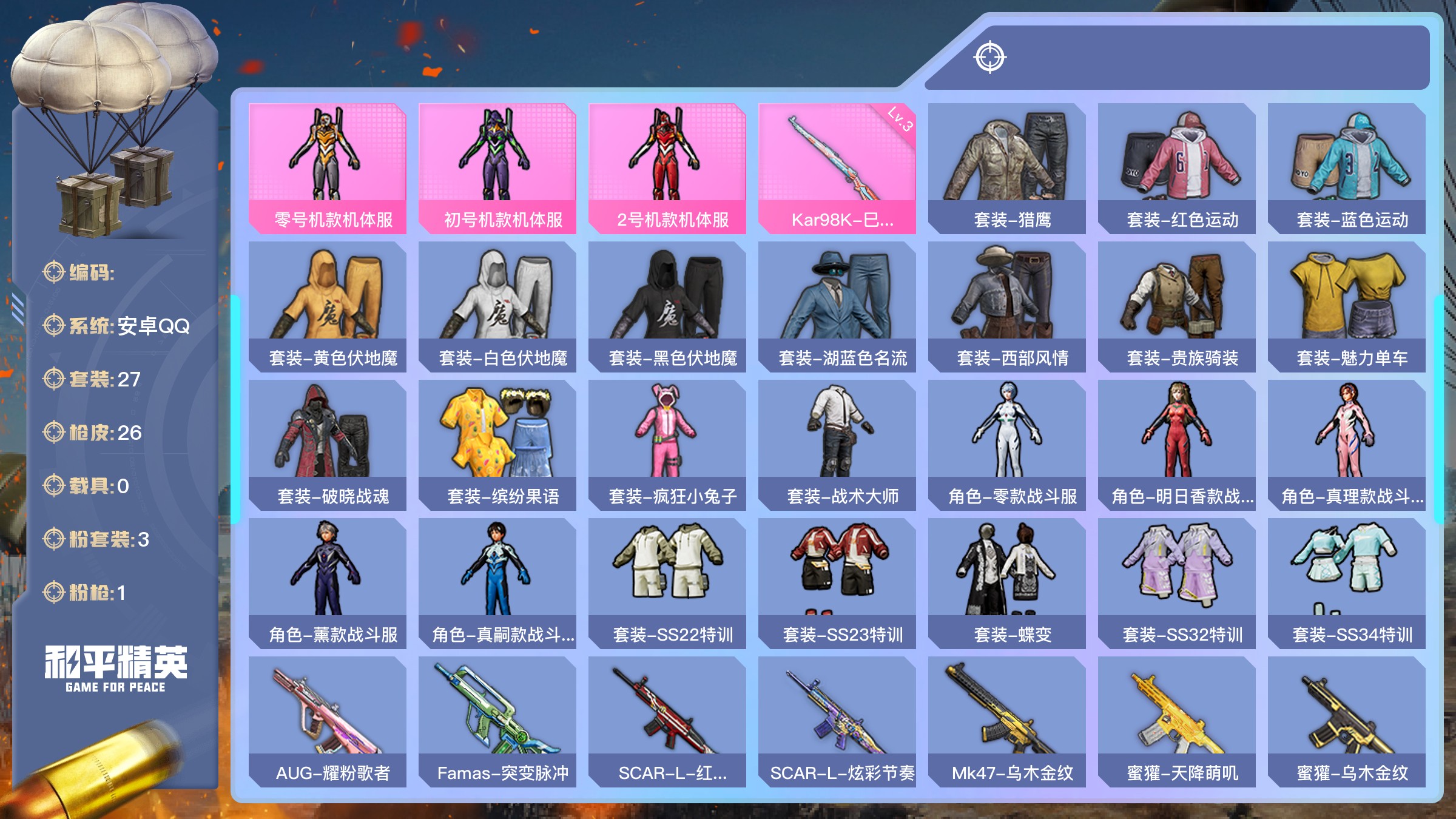Image resolution: width=1456 pixels, height=819 pixels.
Task: Choose the 初号机款机体服 purple mech suit
Action: [497, 168]
